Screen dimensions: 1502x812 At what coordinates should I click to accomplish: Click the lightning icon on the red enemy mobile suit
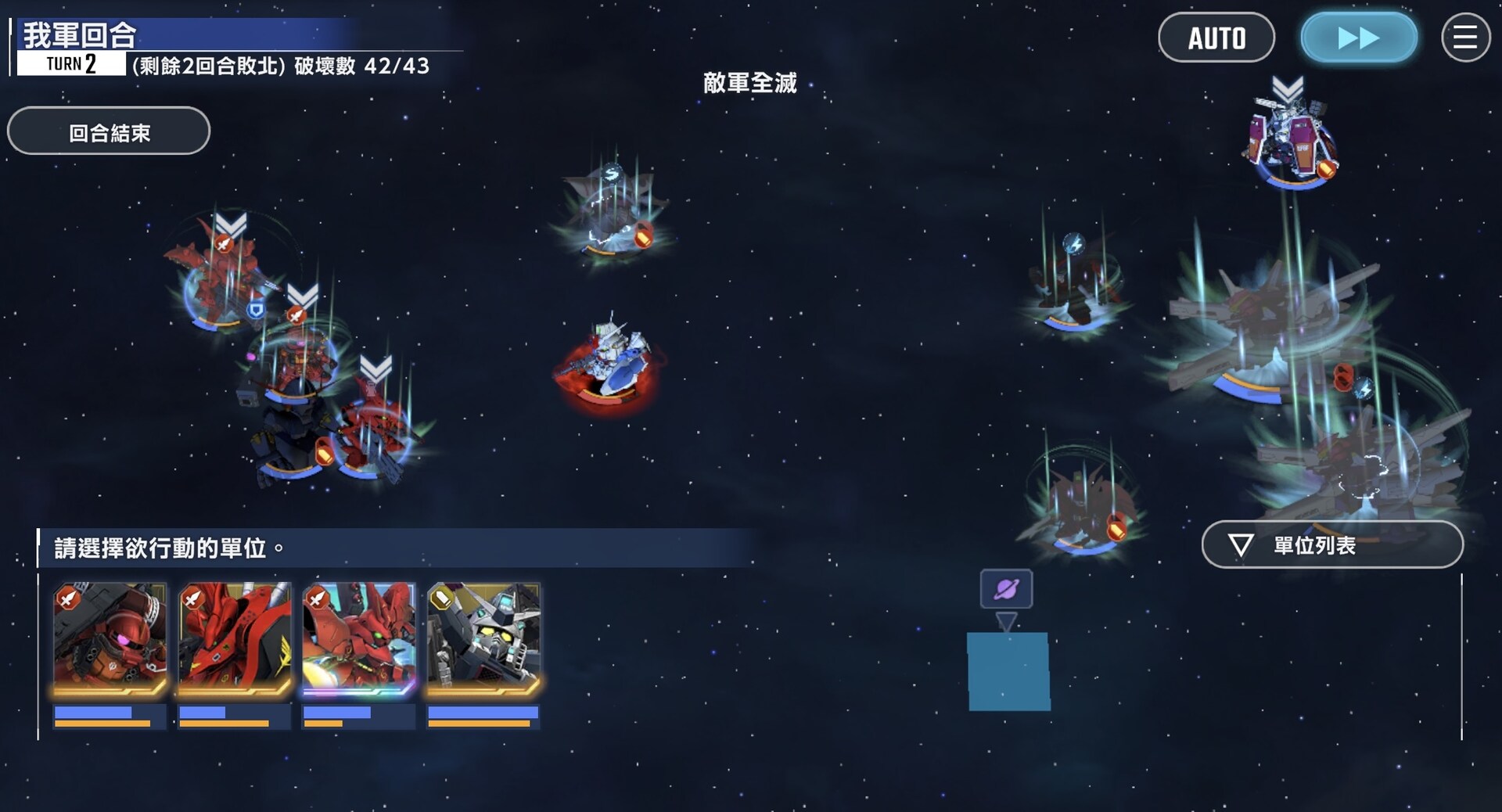[1073, 245]
